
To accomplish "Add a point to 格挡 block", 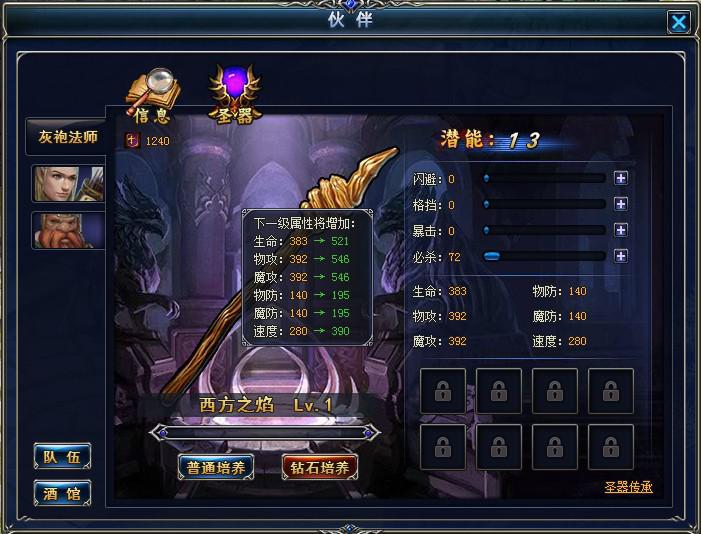I will (x=621, y=205).
